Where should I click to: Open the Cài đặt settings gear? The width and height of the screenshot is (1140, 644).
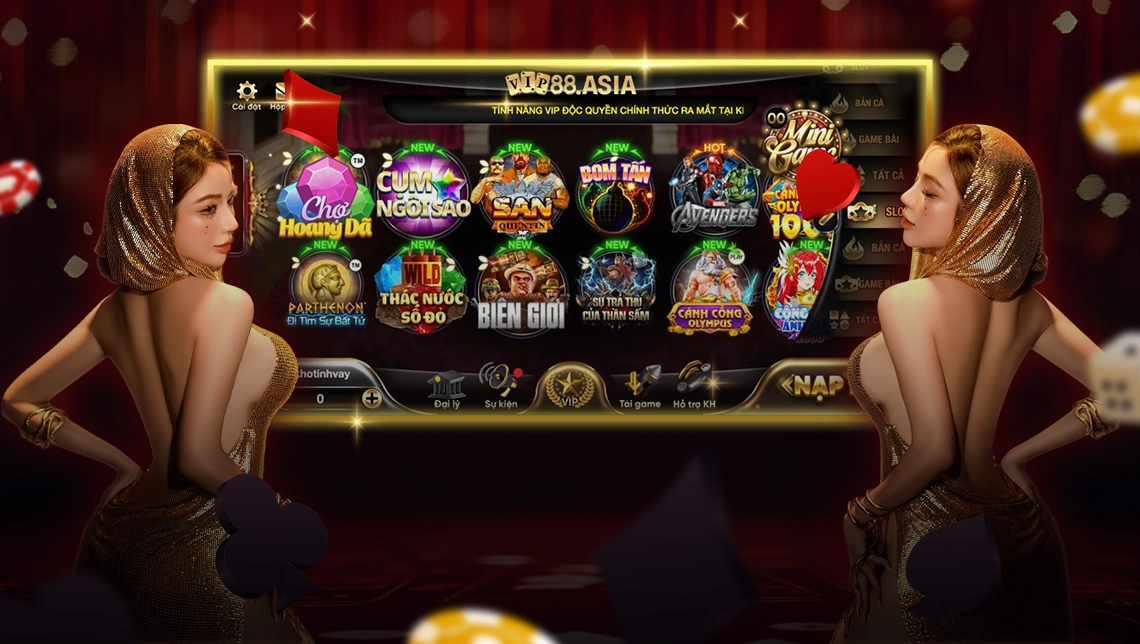pyautogui.click(x=246, y=93)
